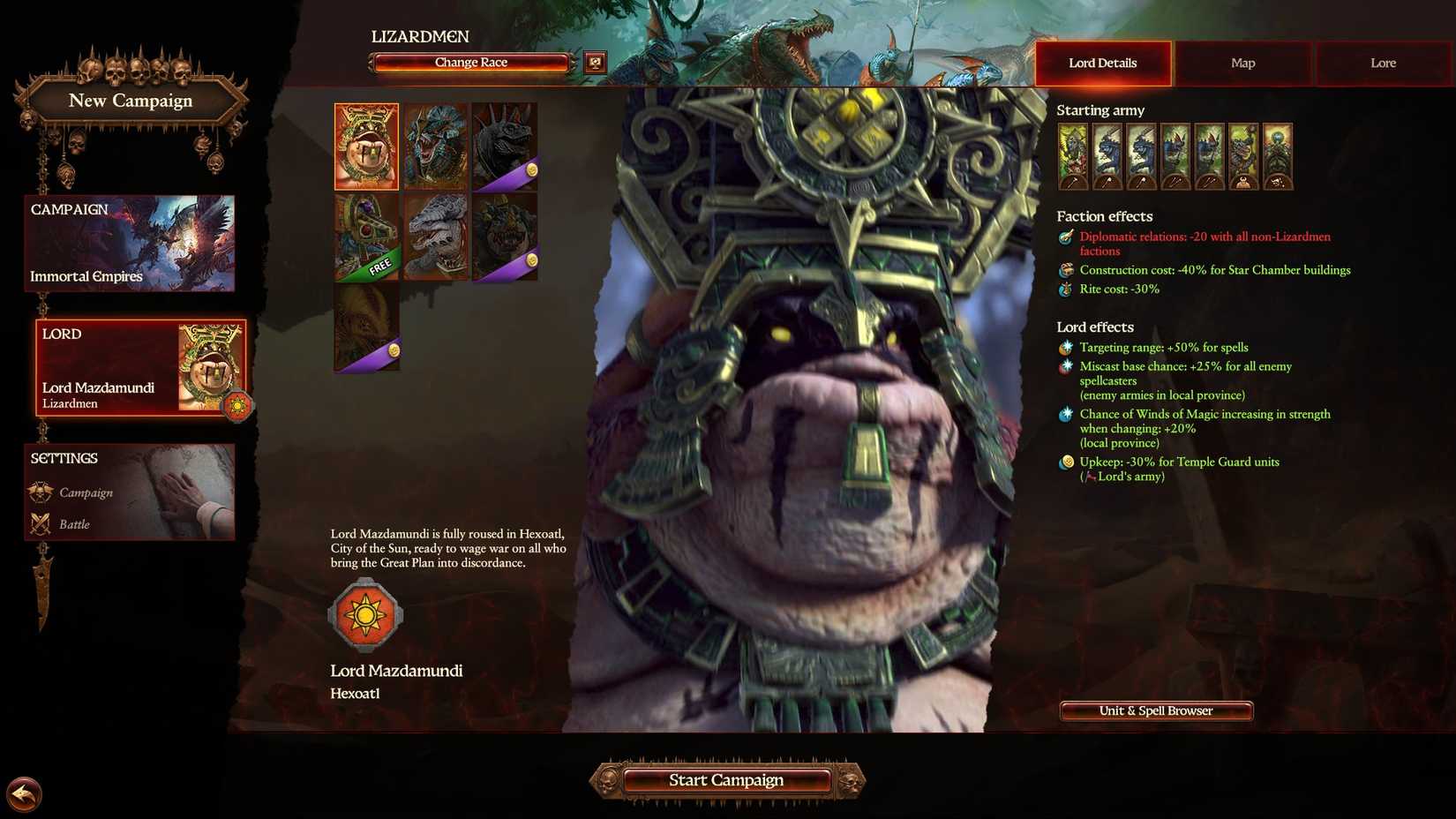Image resolution: width=1456 pixels, height=819 pixels.
Task: Click the Construction cost chest icon
Action: (x=1065, y=270)
